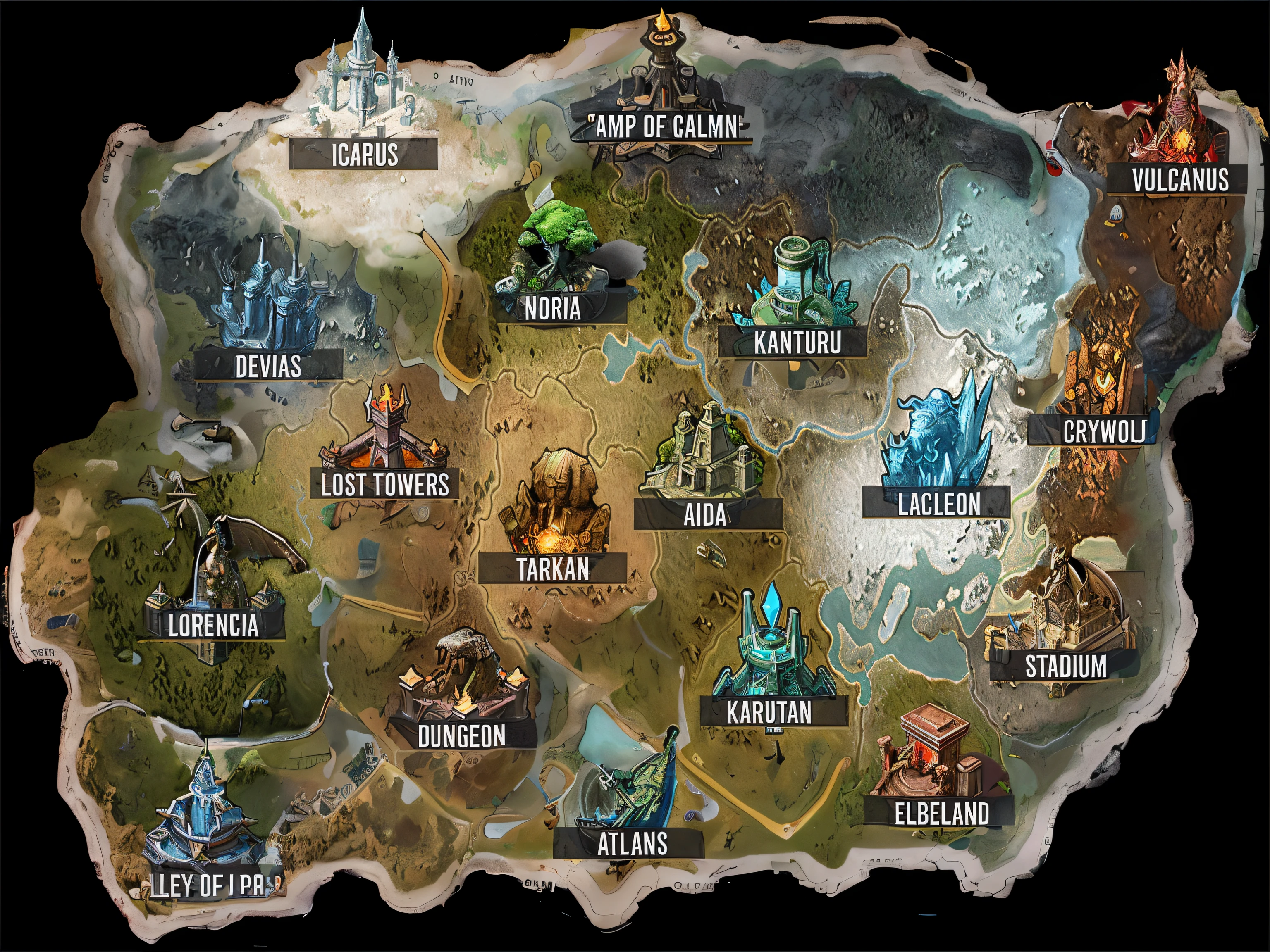Select Devias on the world map
Screen dimensions: 1270x952
[268, 366]
